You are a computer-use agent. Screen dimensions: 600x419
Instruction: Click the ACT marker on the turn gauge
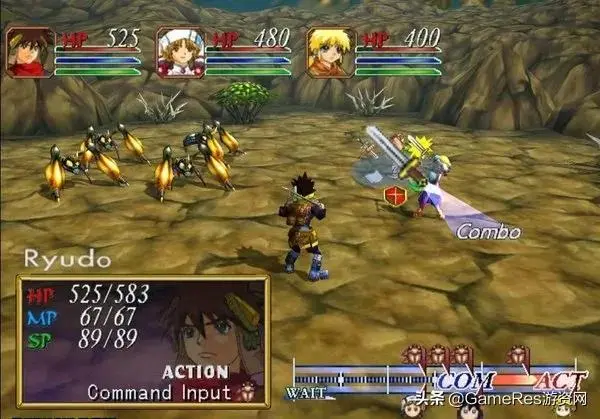point(552,381)
